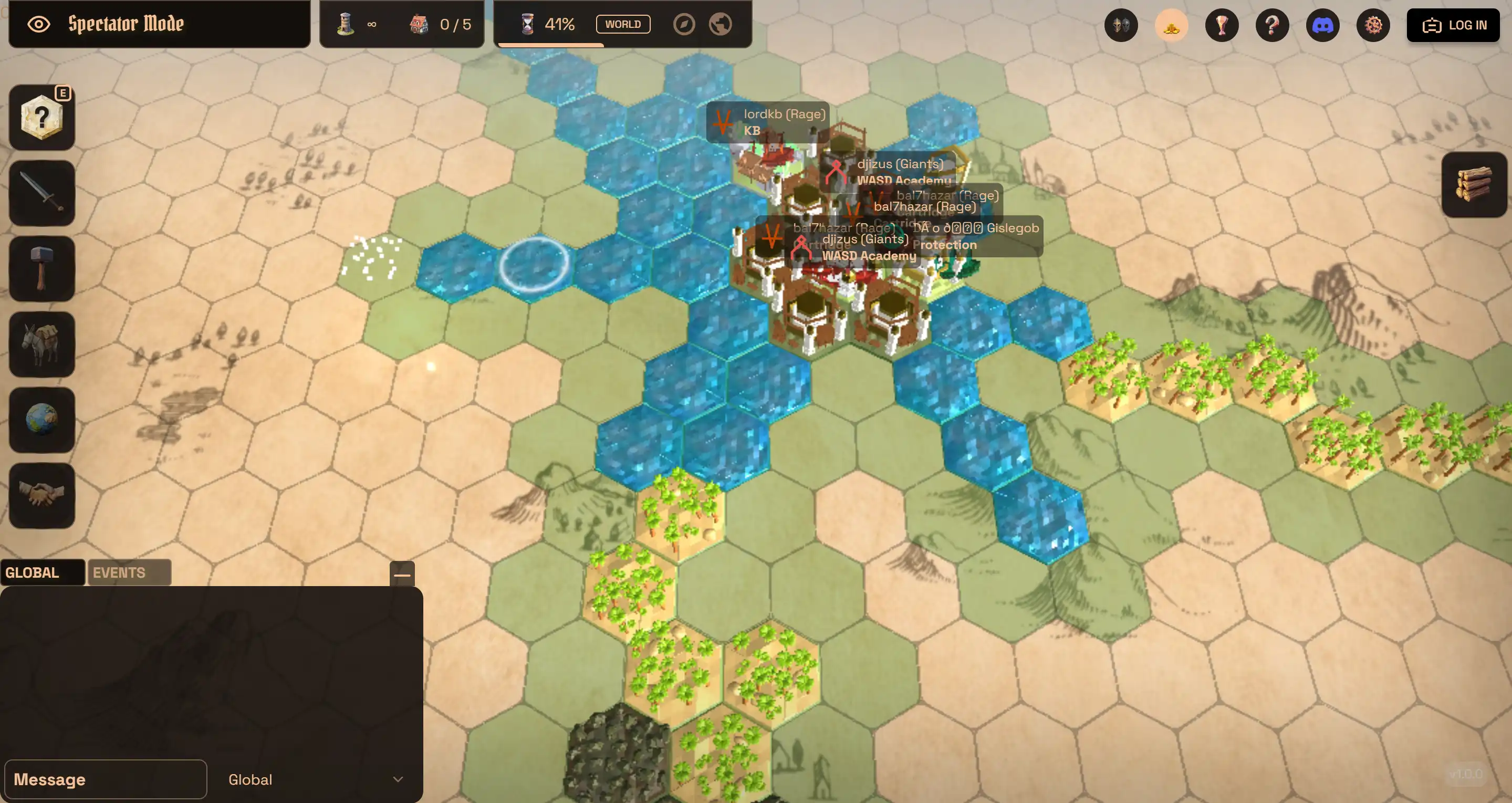
Task: Open the hammer construction menu
Action: (41, 268)
